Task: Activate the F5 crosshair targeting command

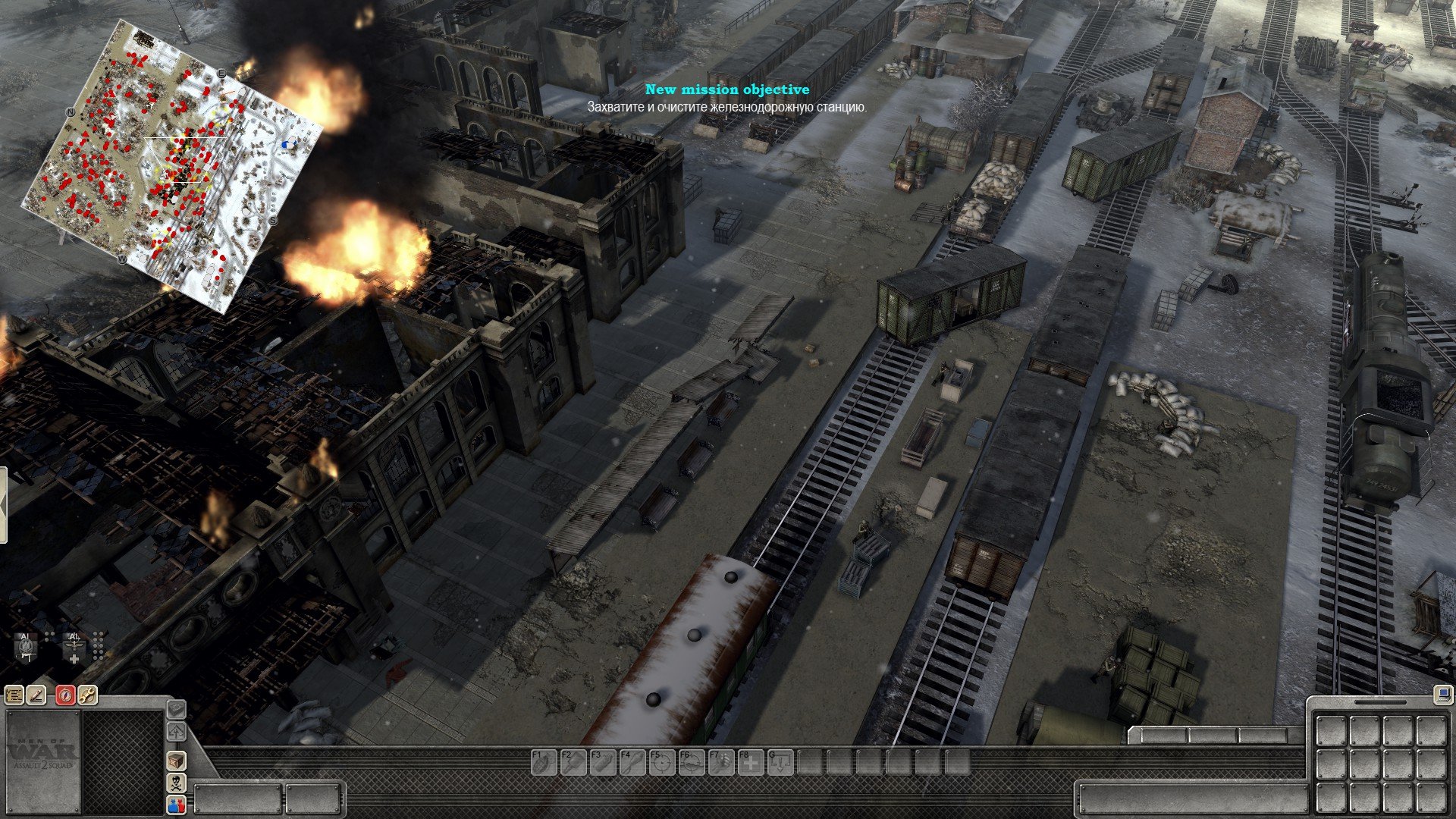Action: (x=661, y=761)
